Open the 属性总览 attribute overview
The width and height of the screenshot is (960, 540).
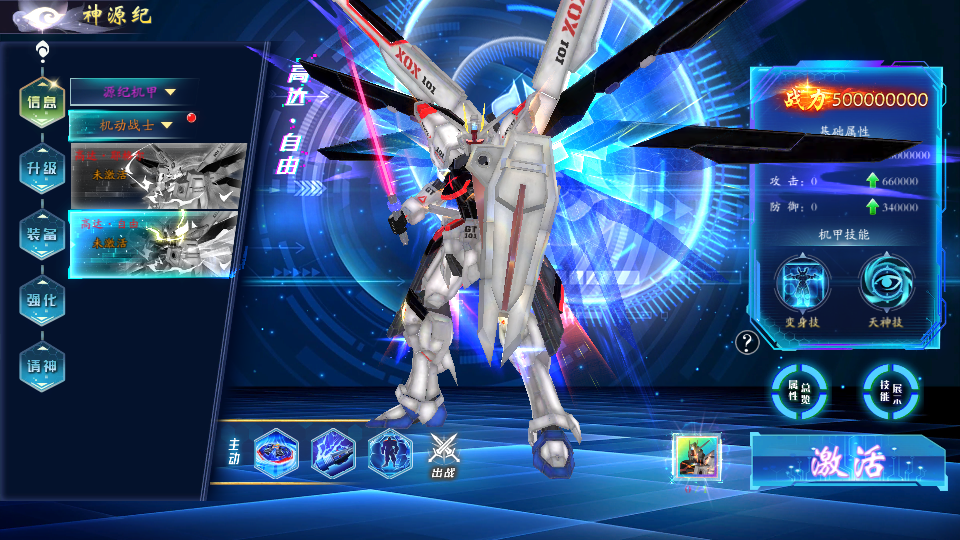point(800,391)
